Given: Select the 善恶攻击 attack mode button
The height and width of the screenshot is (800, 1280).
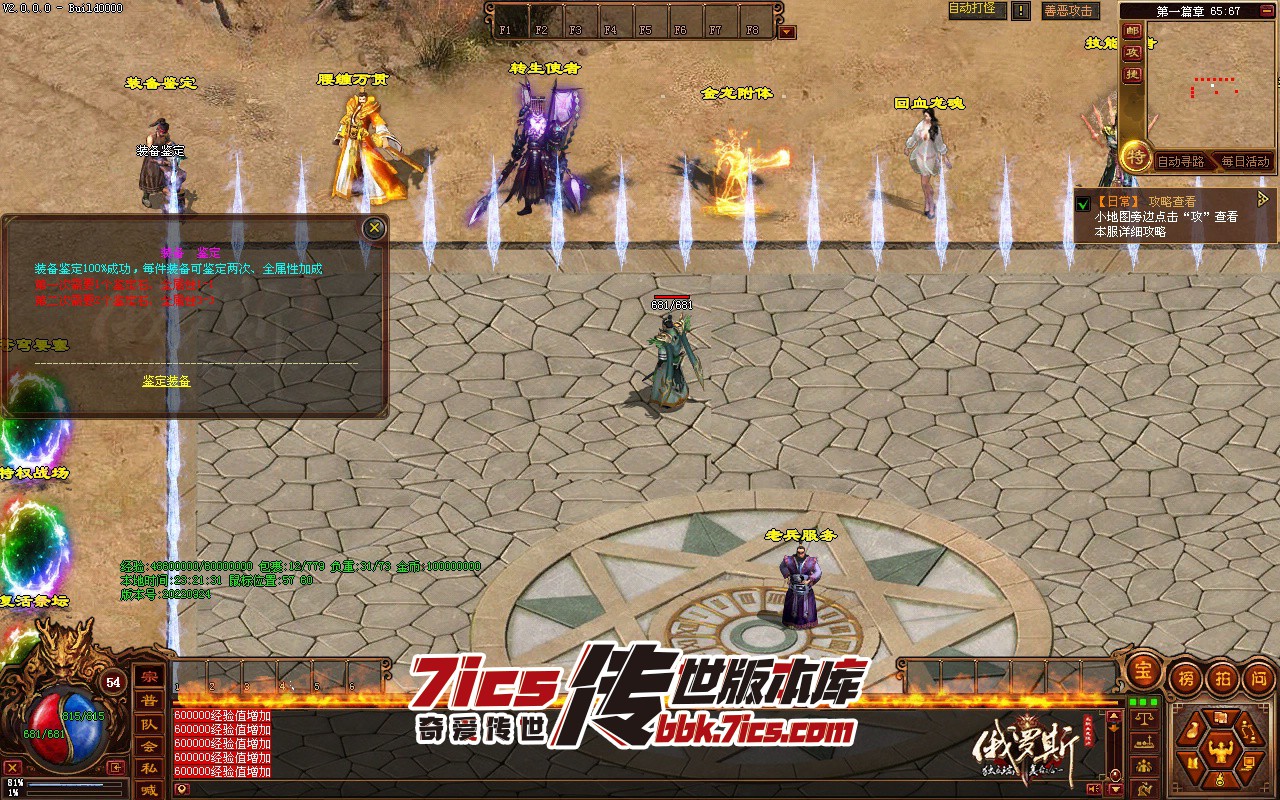Looking at the screenshot, I should [x=1069, y=11].
